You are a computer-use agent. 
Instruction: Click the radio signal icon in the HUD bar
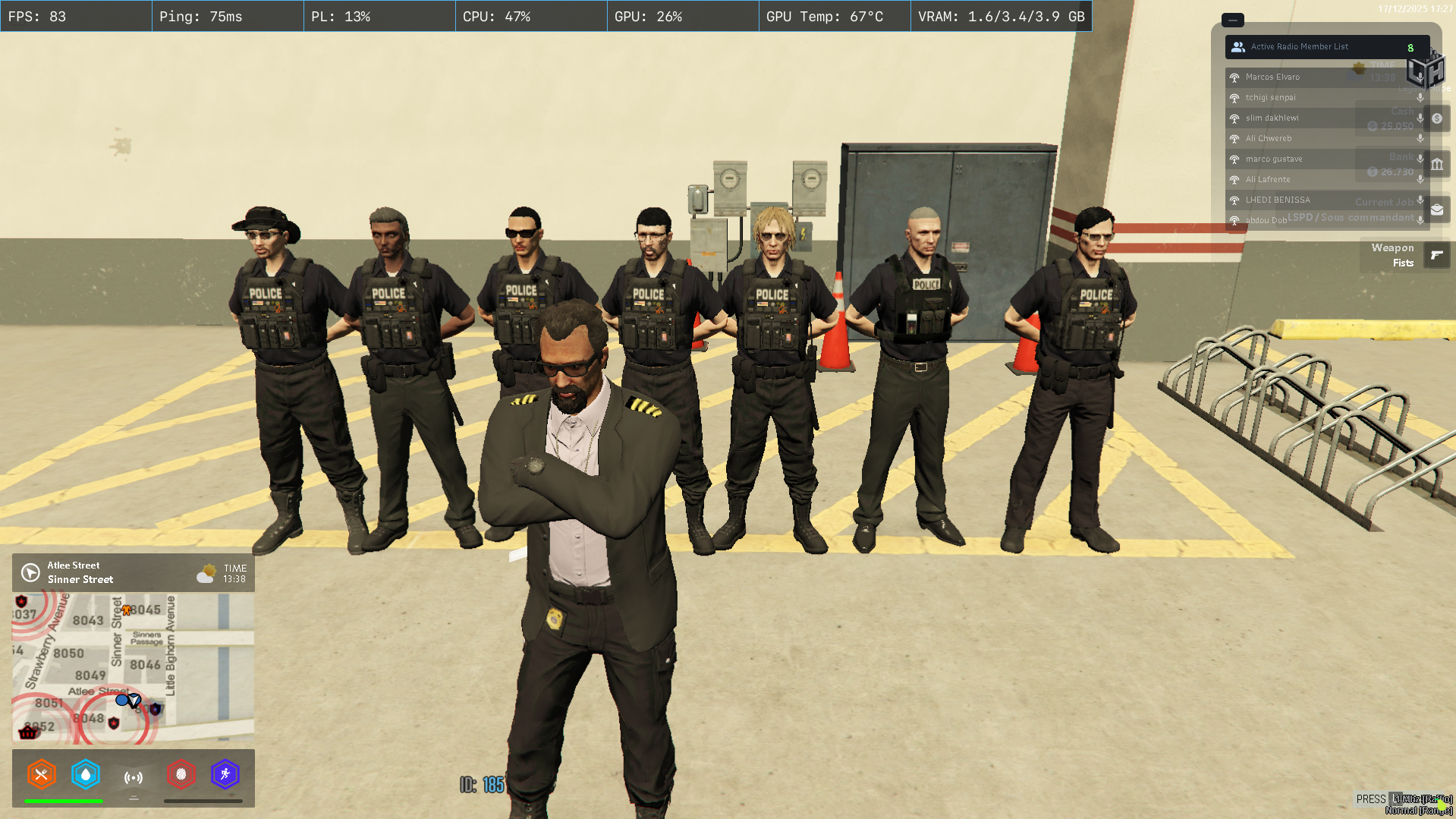click(x=134, y=775)
